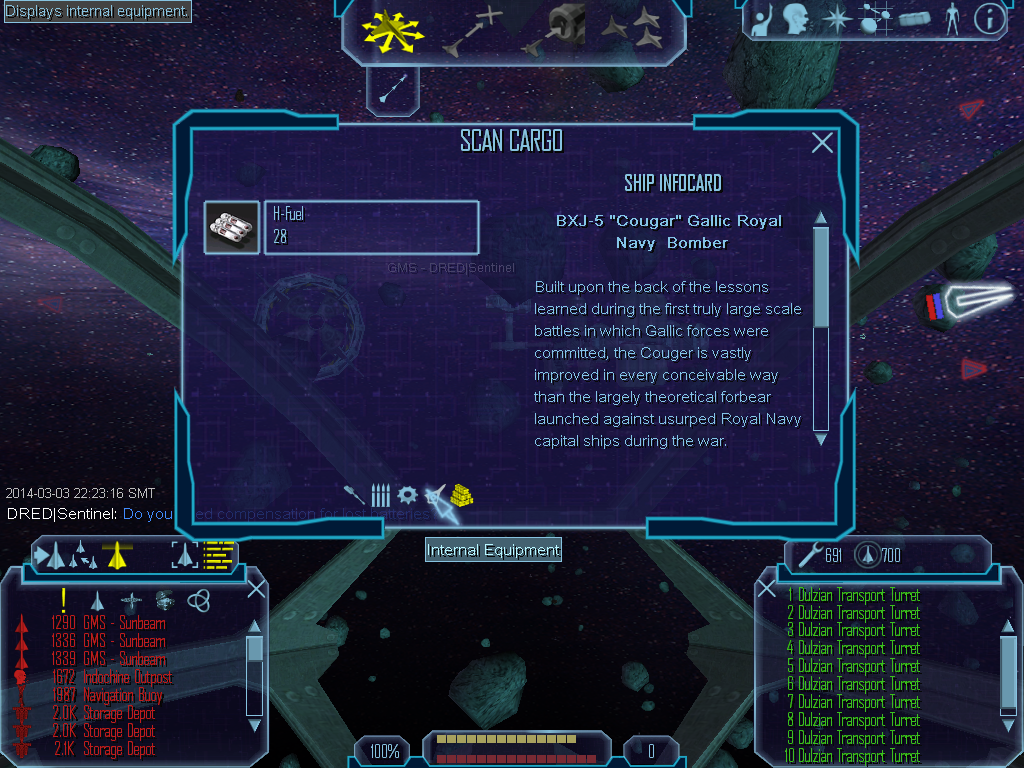This screenshot has width=1024, height=768.
Task: Activate the yellow free flight maneuver icon
Action: coord(393,30)
